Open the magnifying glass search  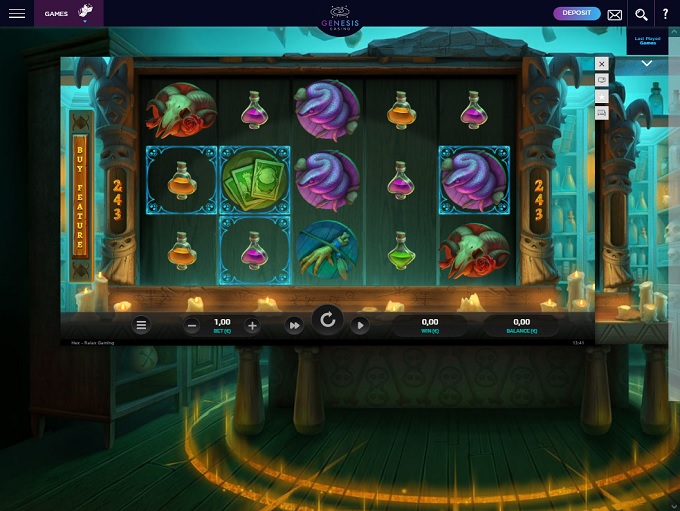[641, 14]
